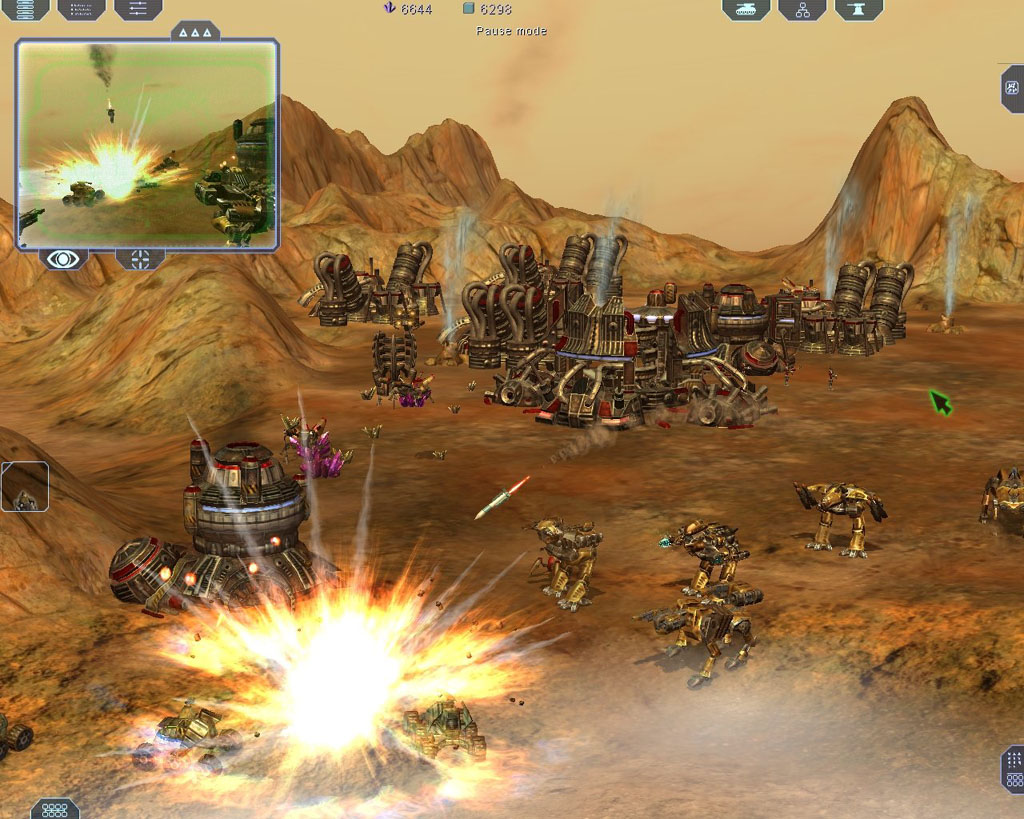The height and width of the screenshot is (819, 1024).
Task: Open the hierarchy tree panel
Action: (802, 9)
